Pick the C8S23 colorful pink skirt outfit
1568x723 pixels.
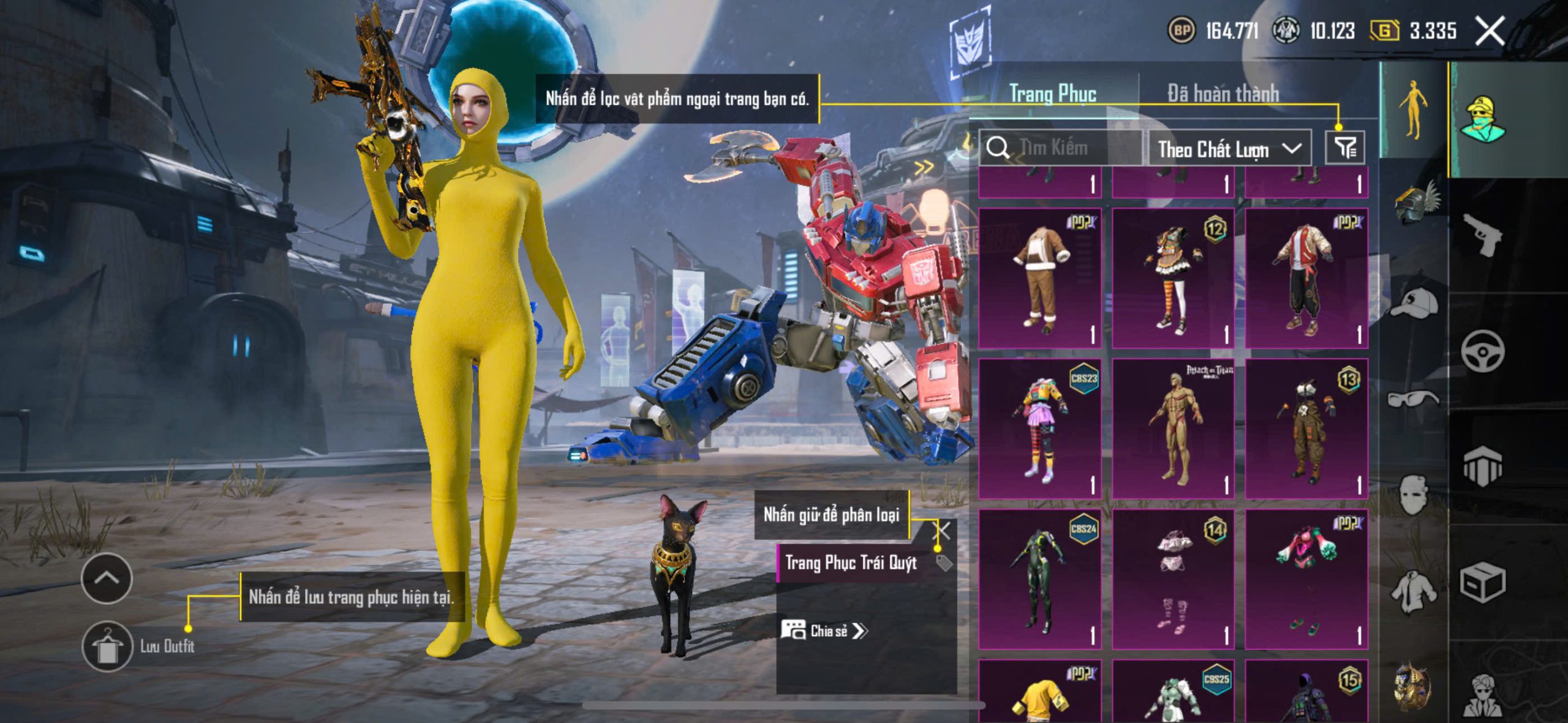pyautogui.click(x=1040, y=428)
